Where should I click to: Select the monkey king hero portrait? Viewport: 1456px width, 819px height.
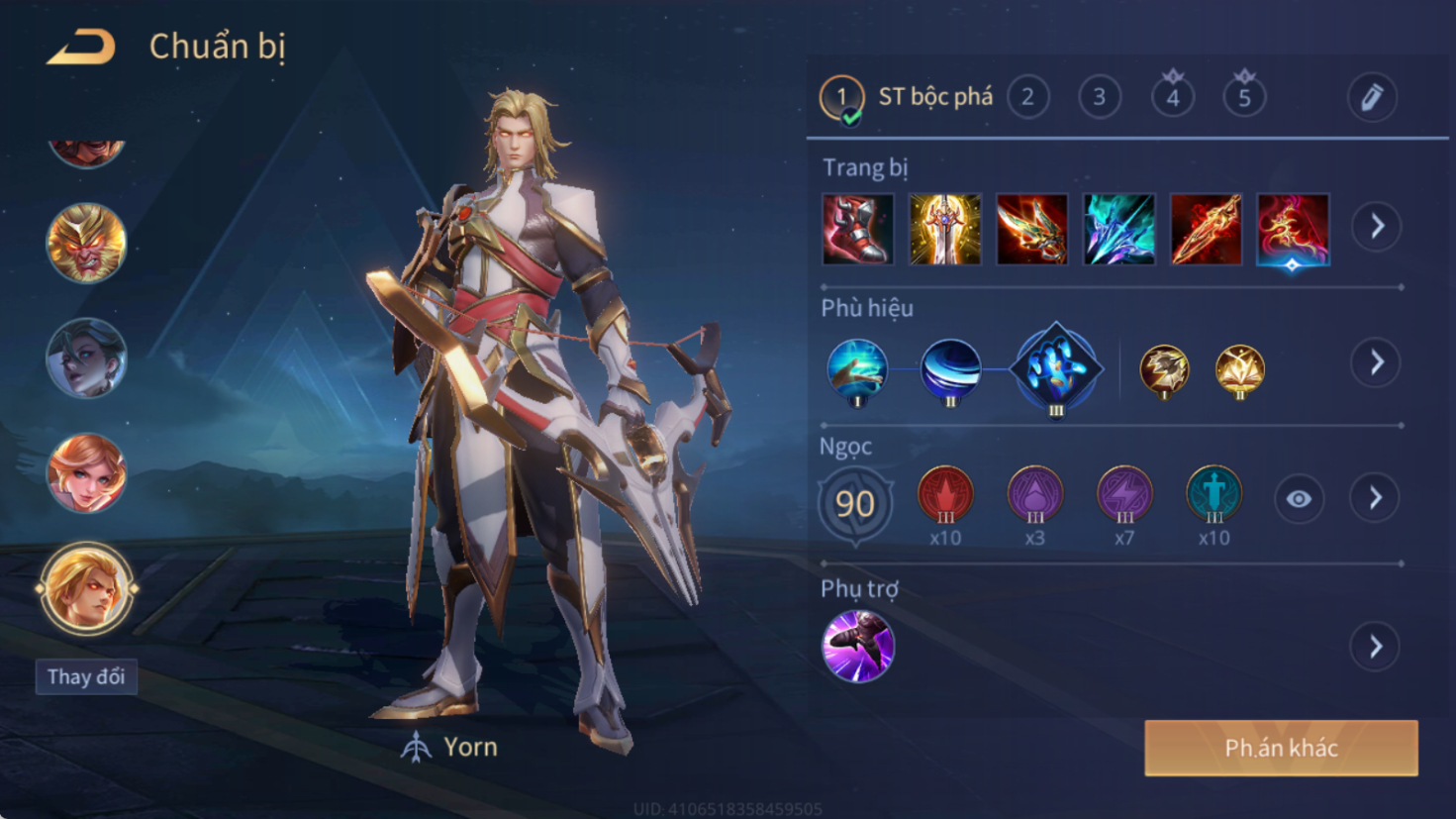pyautogui.click(x=86, y=243)
